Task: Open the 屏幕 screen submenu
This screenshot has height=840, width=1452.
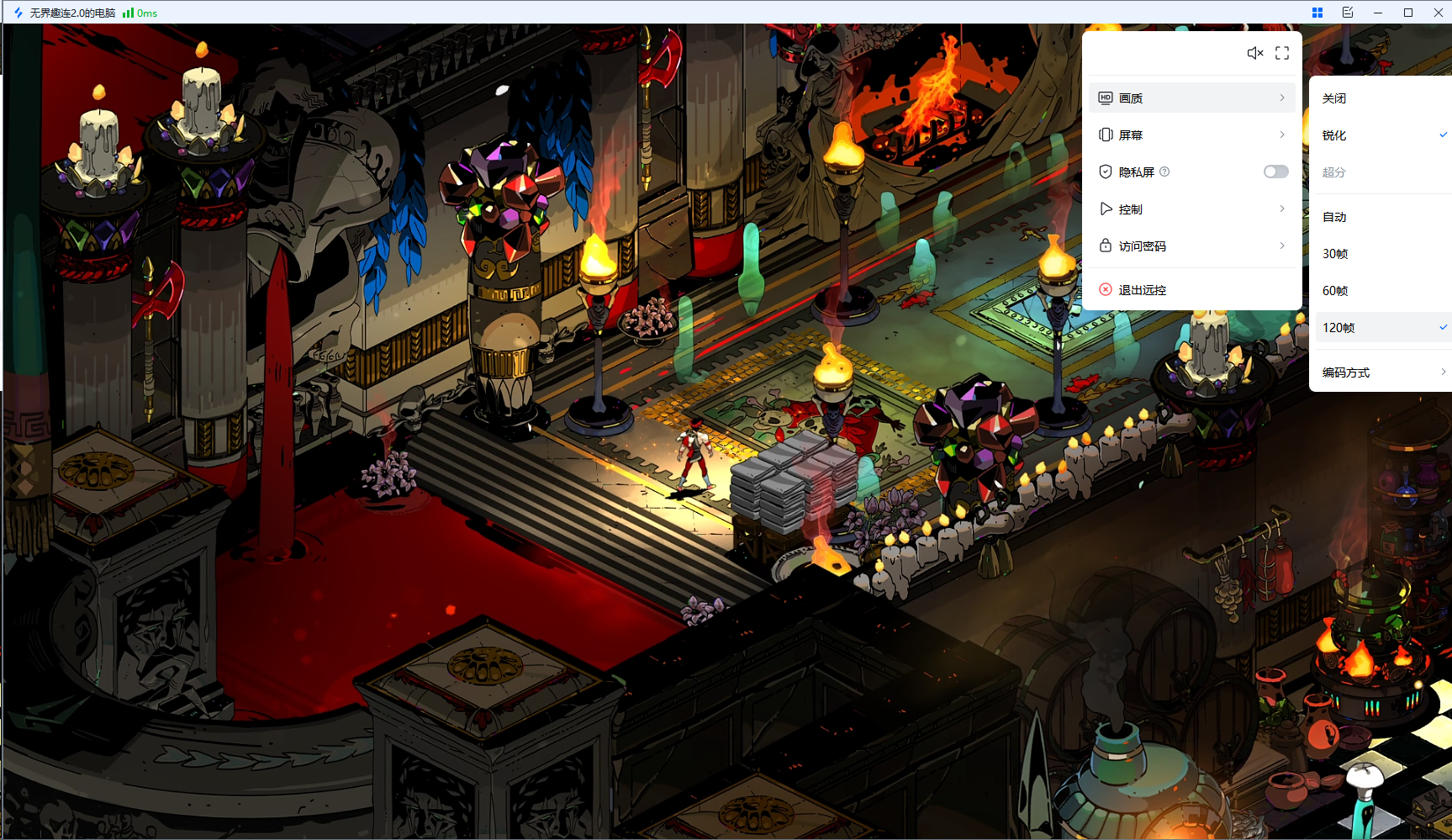Action: click(1191, 135)
